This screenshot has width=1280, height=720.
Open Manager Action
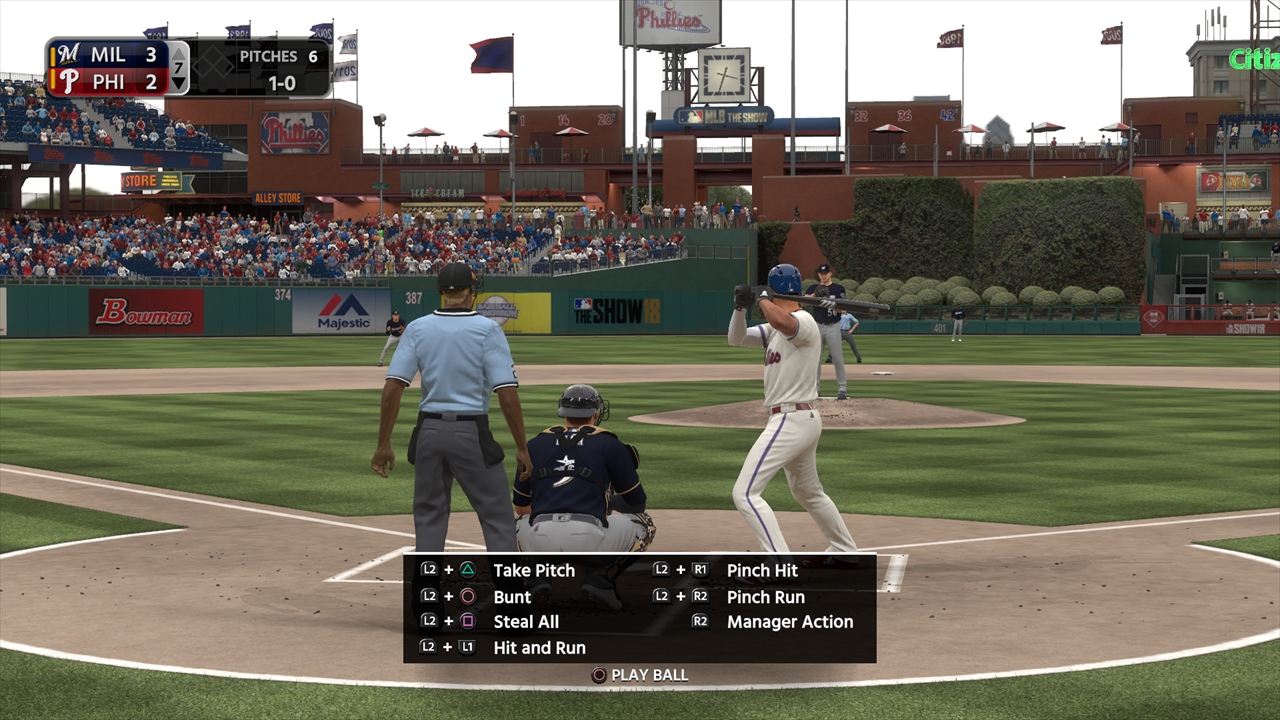789,622
